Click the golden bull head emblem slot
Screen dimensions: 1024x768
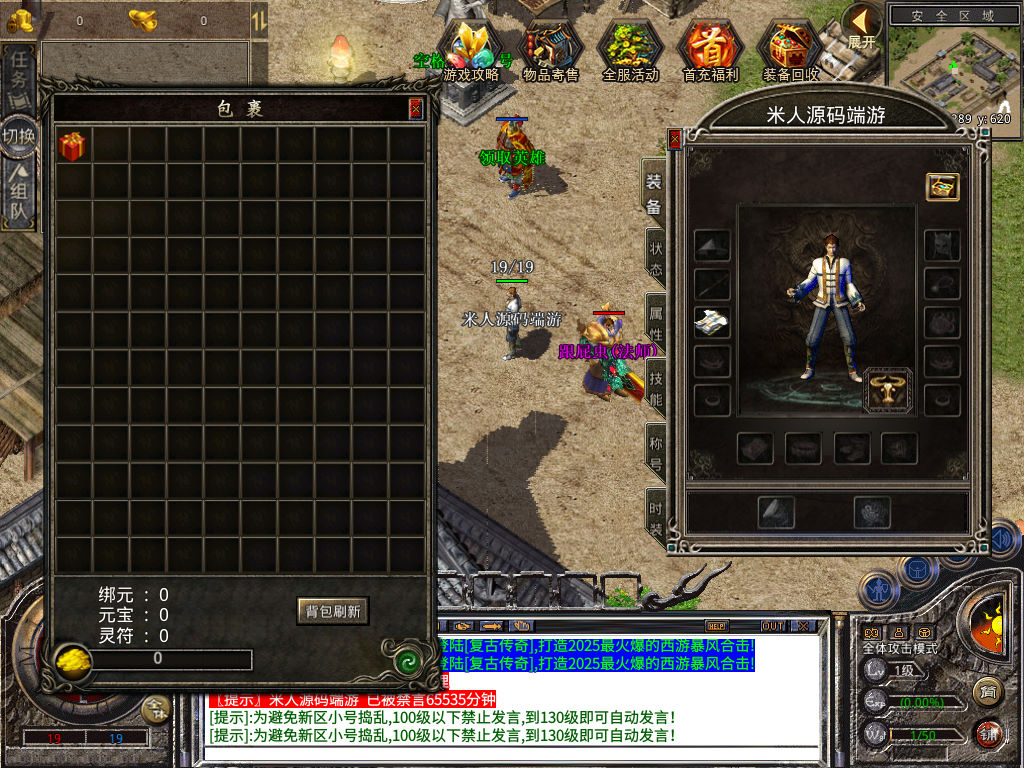[x=888, y=390]
